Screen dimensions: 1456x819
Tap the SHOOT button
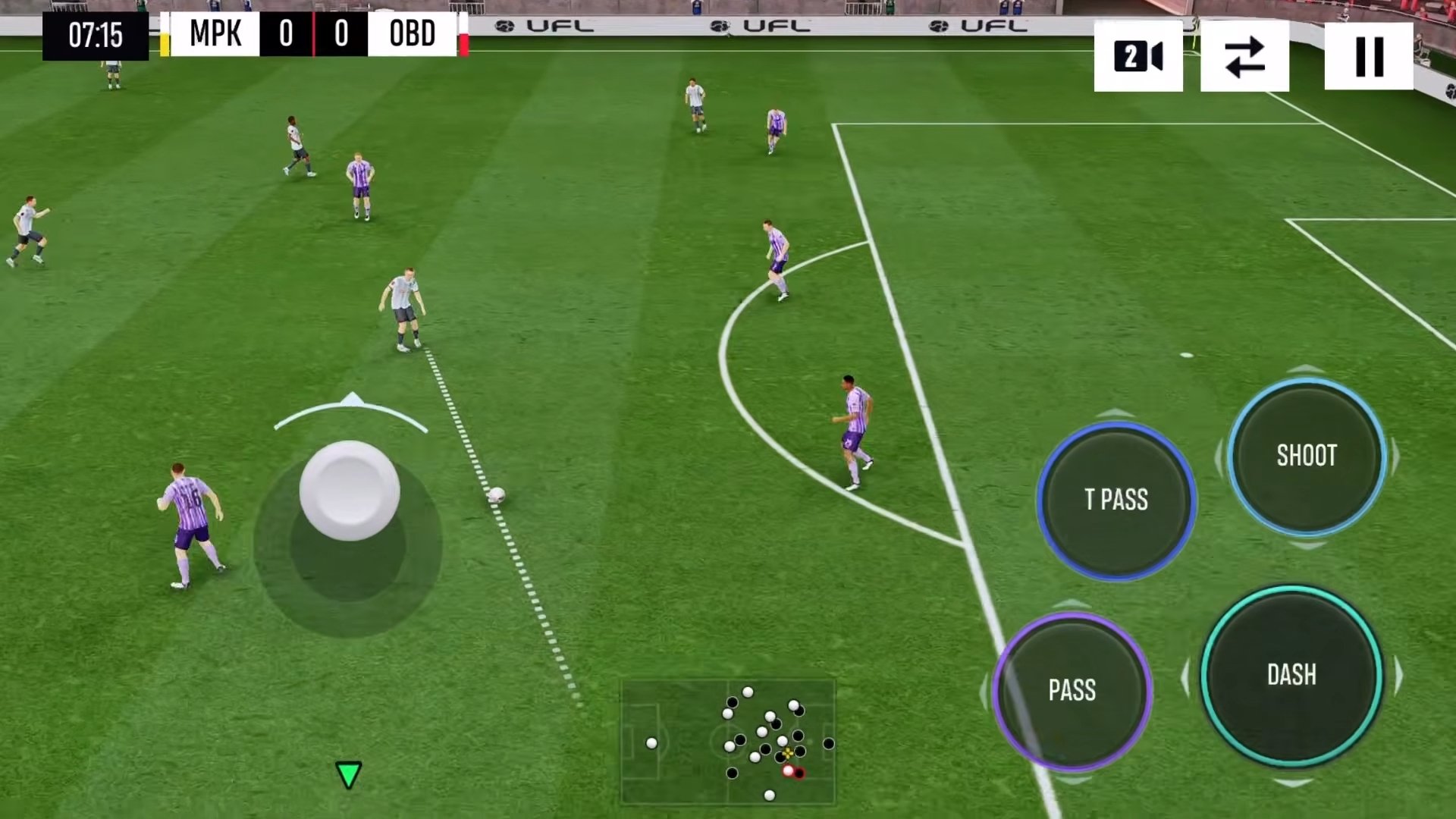(1307, 456)
